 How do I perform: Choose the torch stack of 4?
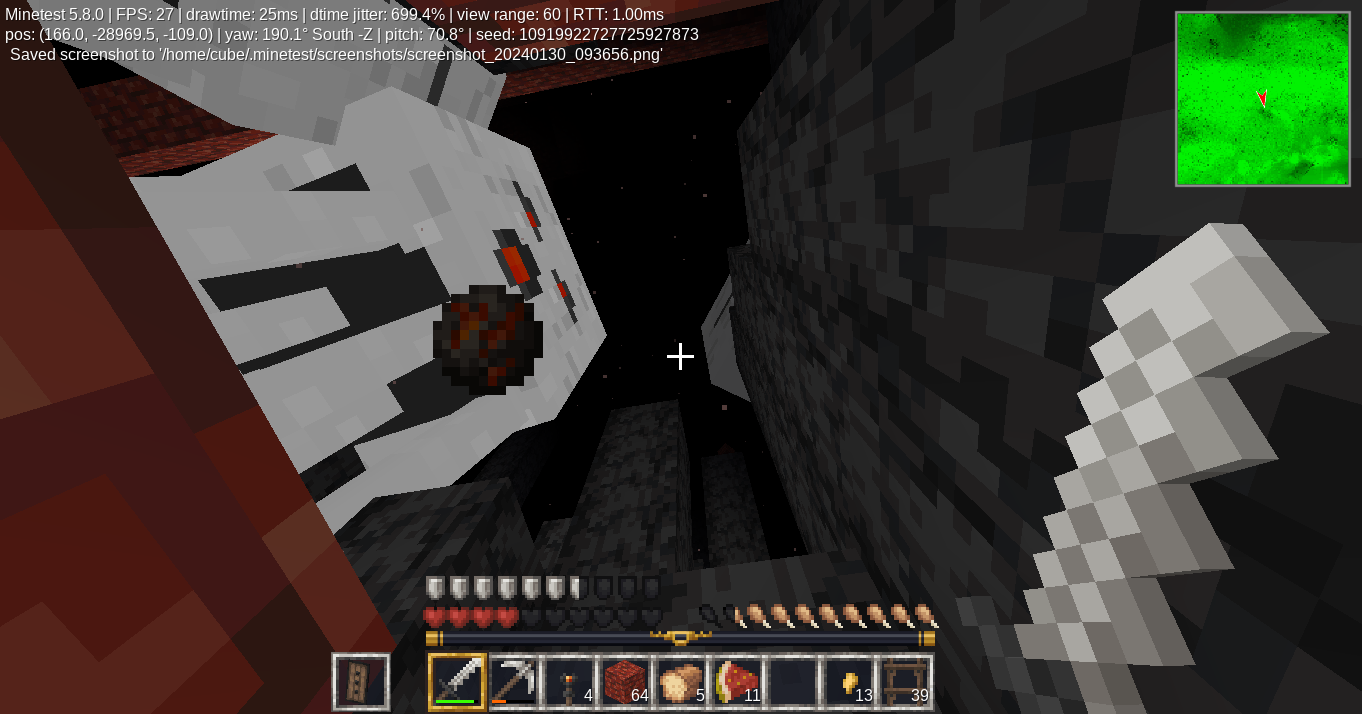click(569, 682)
